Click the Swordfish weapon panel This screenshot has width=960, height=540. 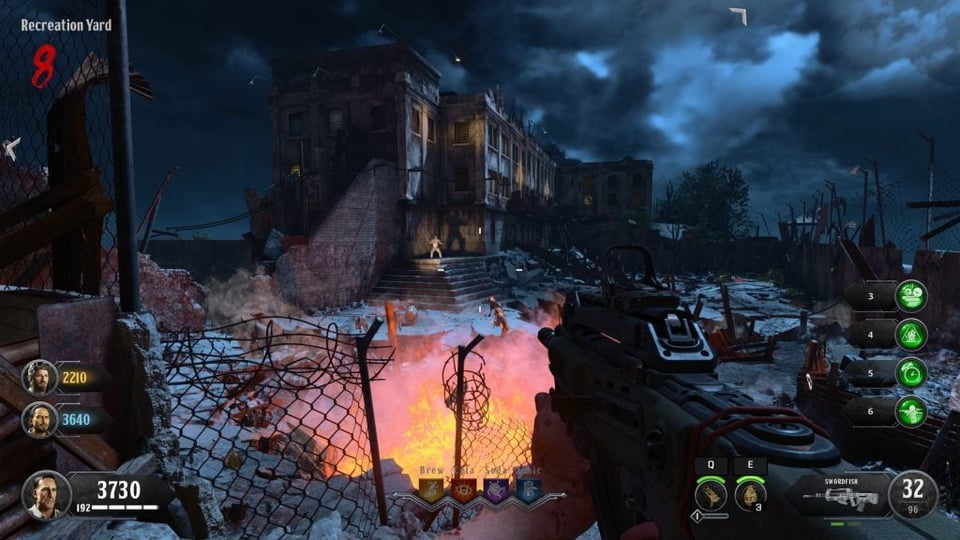[x=836, y=493]
